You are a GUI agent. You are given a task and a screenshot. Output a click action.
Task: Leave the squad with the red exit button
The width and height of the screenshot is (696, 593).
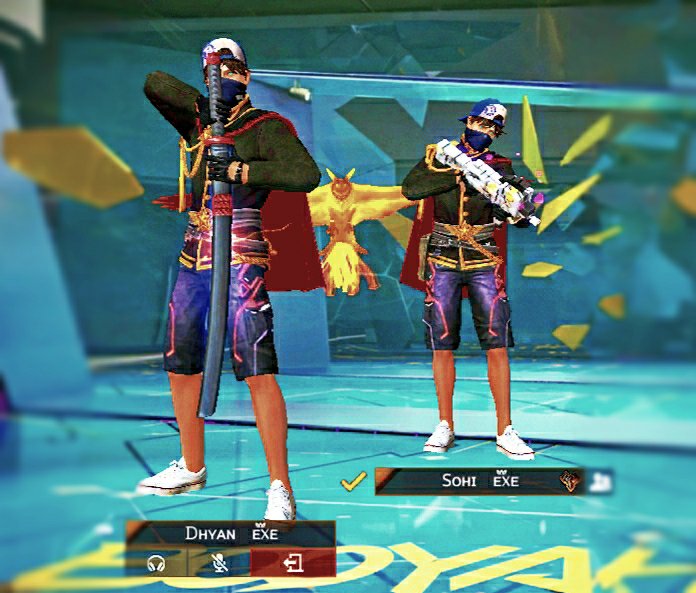click(x=293, y=563)
